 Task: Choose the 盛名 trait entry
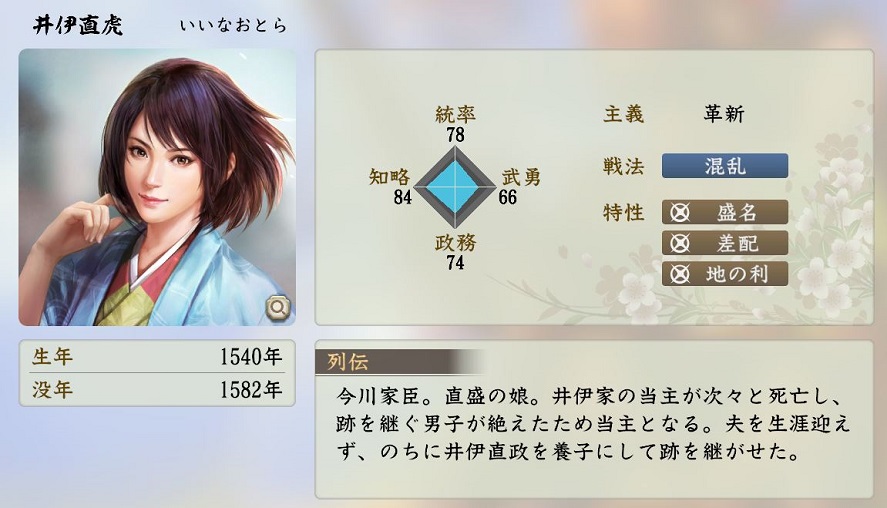pyautogui.click(x=725, y=212)
